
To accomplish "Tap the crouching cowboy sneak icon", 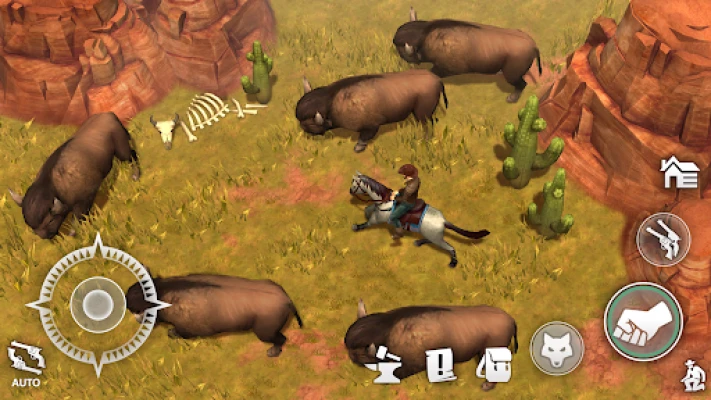I will click(x=688, y=377).
